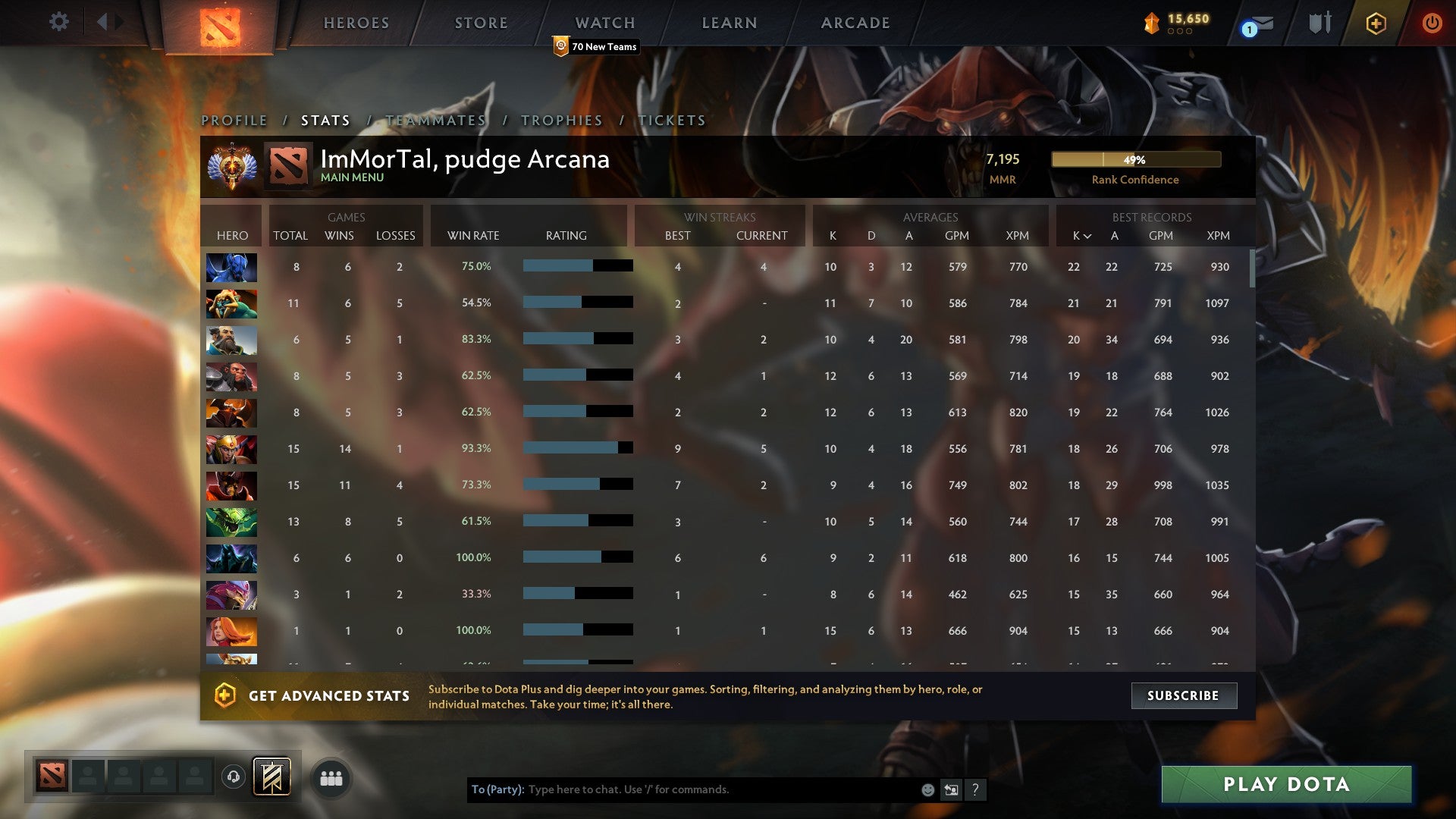Open the Armory shield and sword icon
This screenshot has height=819, width=1456.
point(1319,23)
